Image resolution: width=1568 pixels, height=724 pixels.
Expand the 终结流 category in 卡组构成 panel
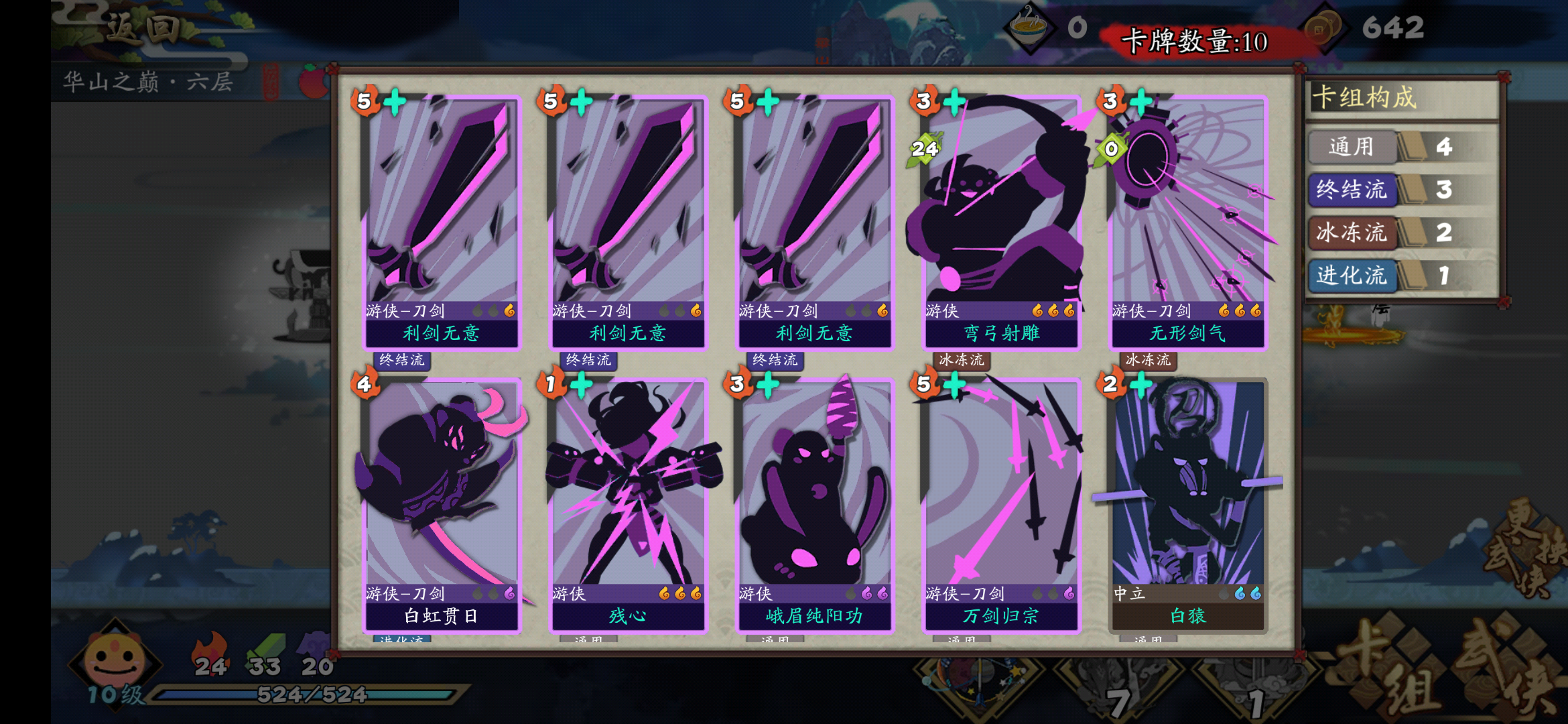pos(1352,190)
